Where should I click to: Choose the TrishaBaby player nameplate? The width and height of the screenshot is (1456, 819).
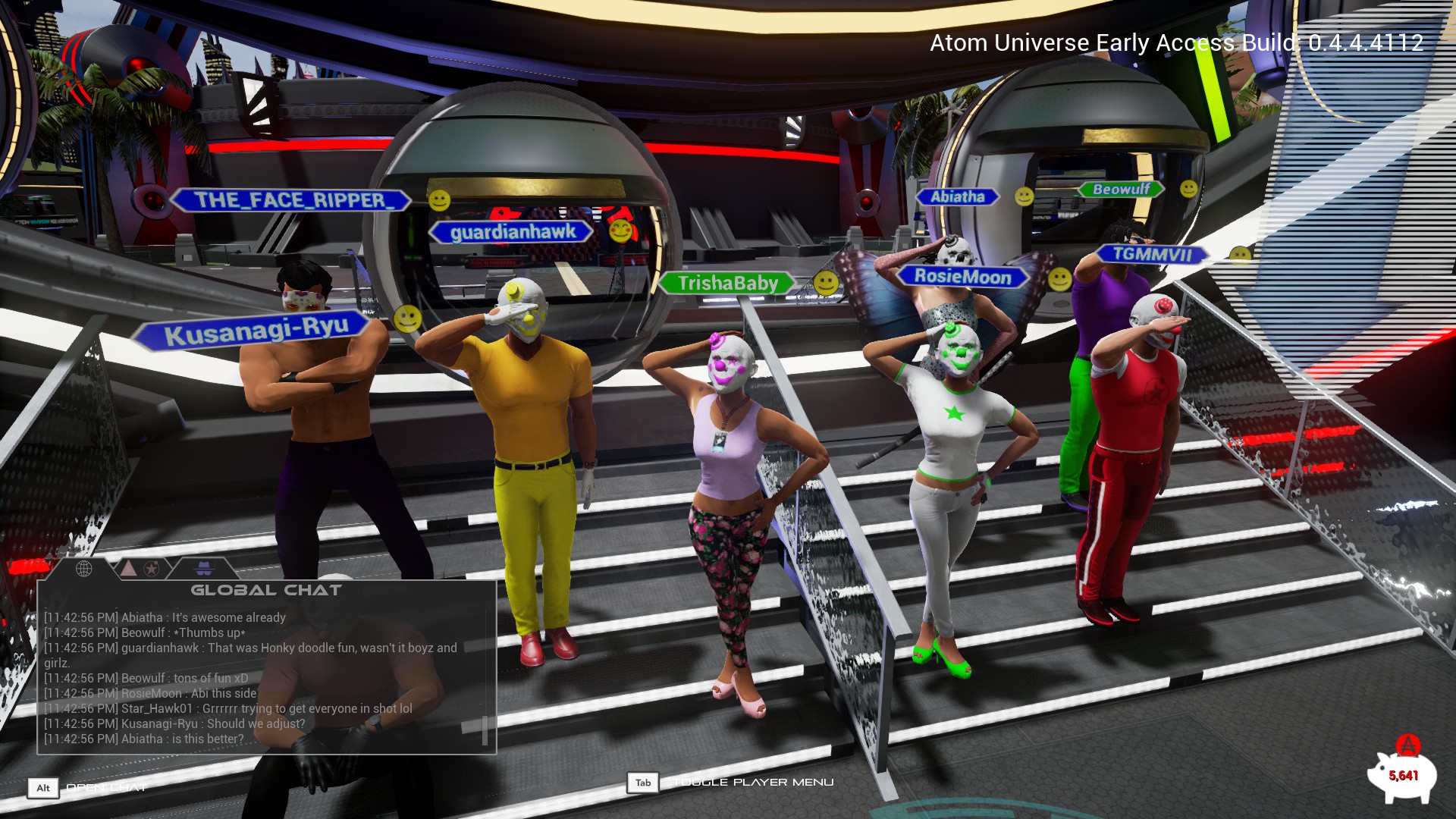727,284
